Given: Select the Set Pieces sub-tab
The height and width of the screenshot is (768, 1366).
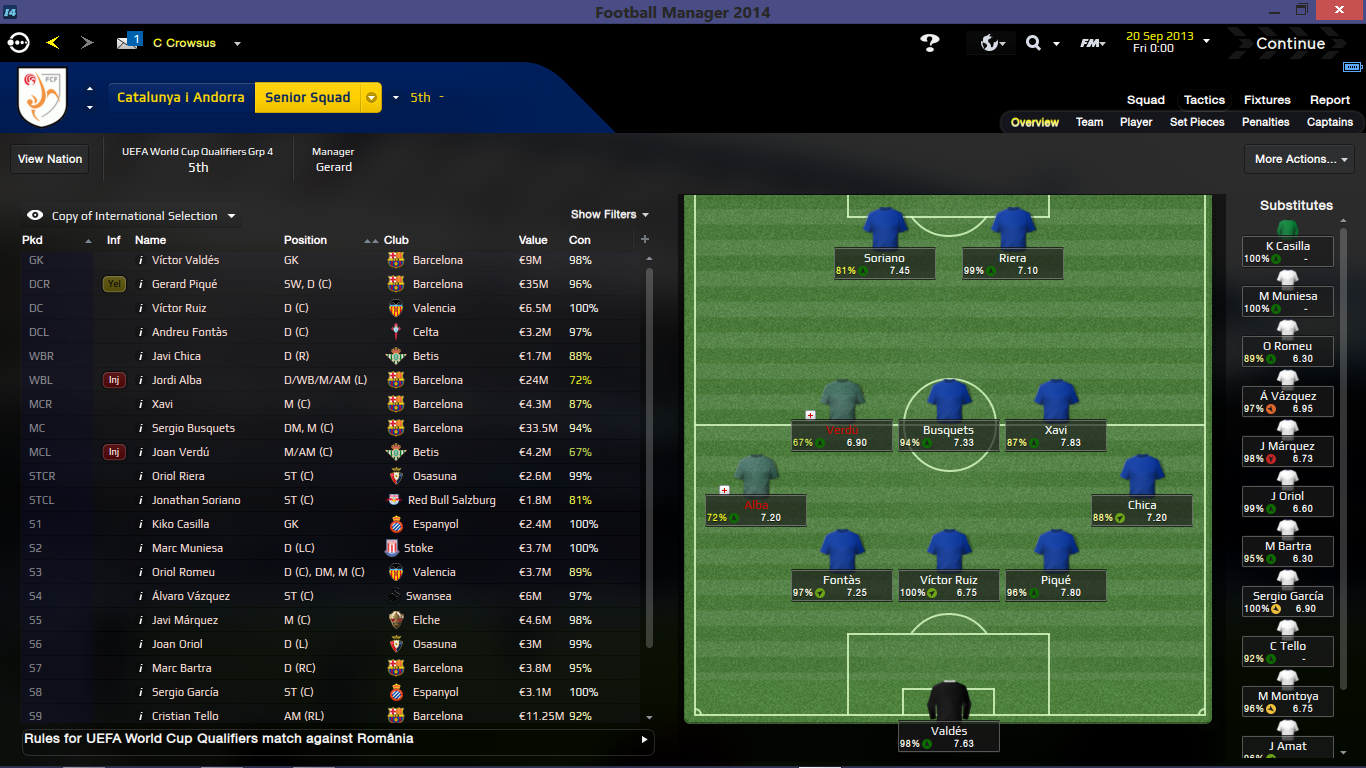Looking at the screenshot, I should (x=1197, y=122).
